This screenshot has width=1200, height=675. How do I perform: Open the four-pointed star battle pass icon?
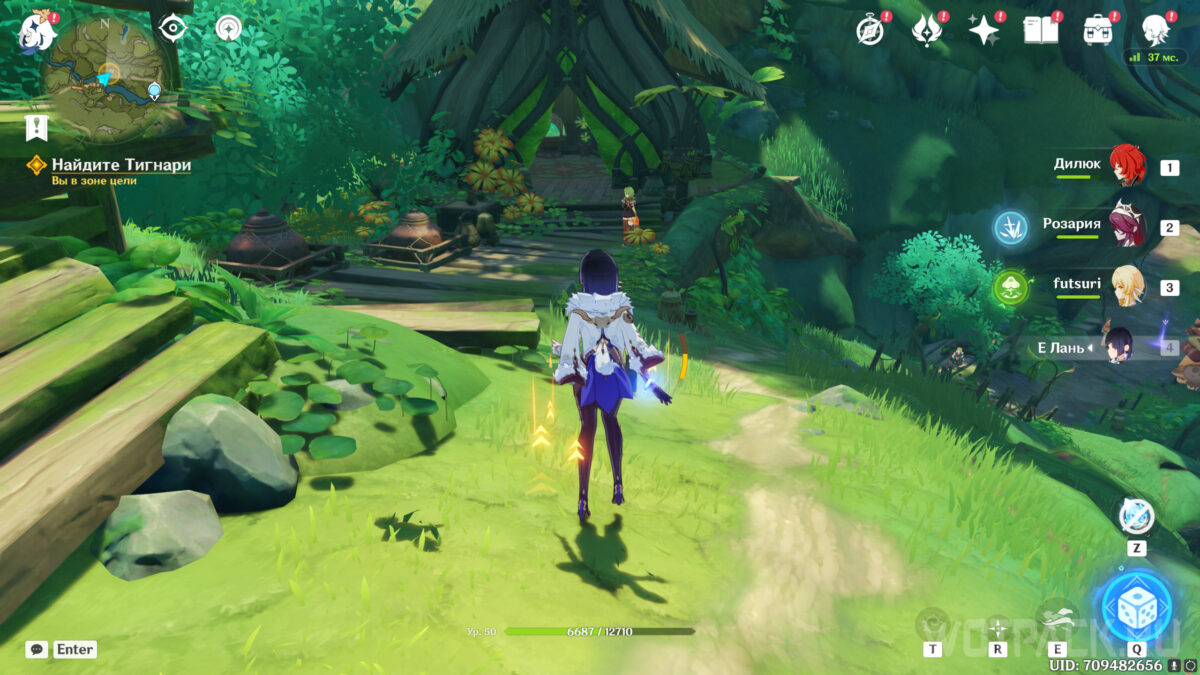pyautogui.click(x=985, y=30)
